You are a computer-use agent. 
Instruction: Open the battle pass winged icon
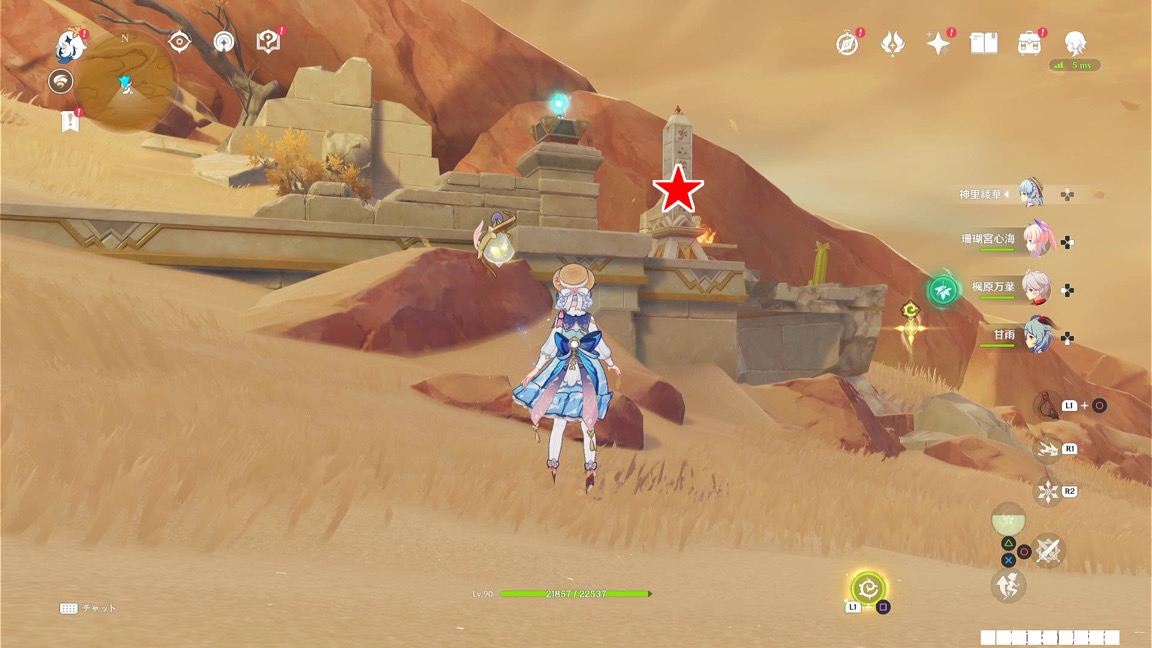[x=892, y=43]
